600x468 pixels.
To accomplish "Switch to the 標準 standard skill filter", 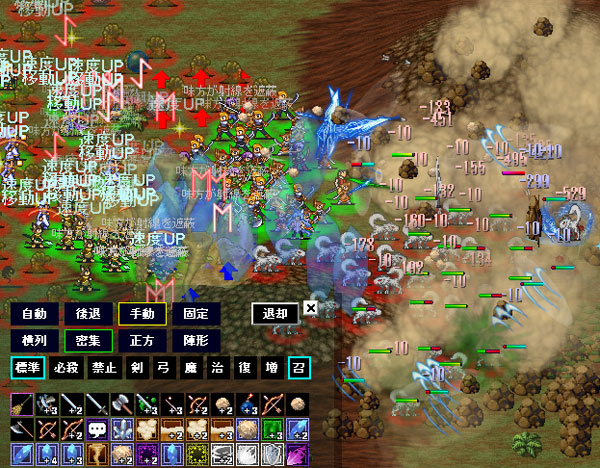I will tap(28, 368).
